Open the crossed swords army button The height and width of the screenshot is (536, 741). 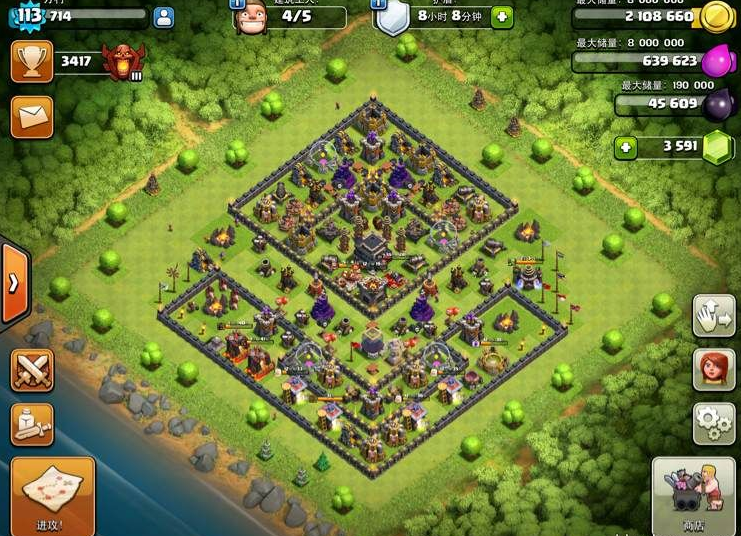(x=31, y=370)
